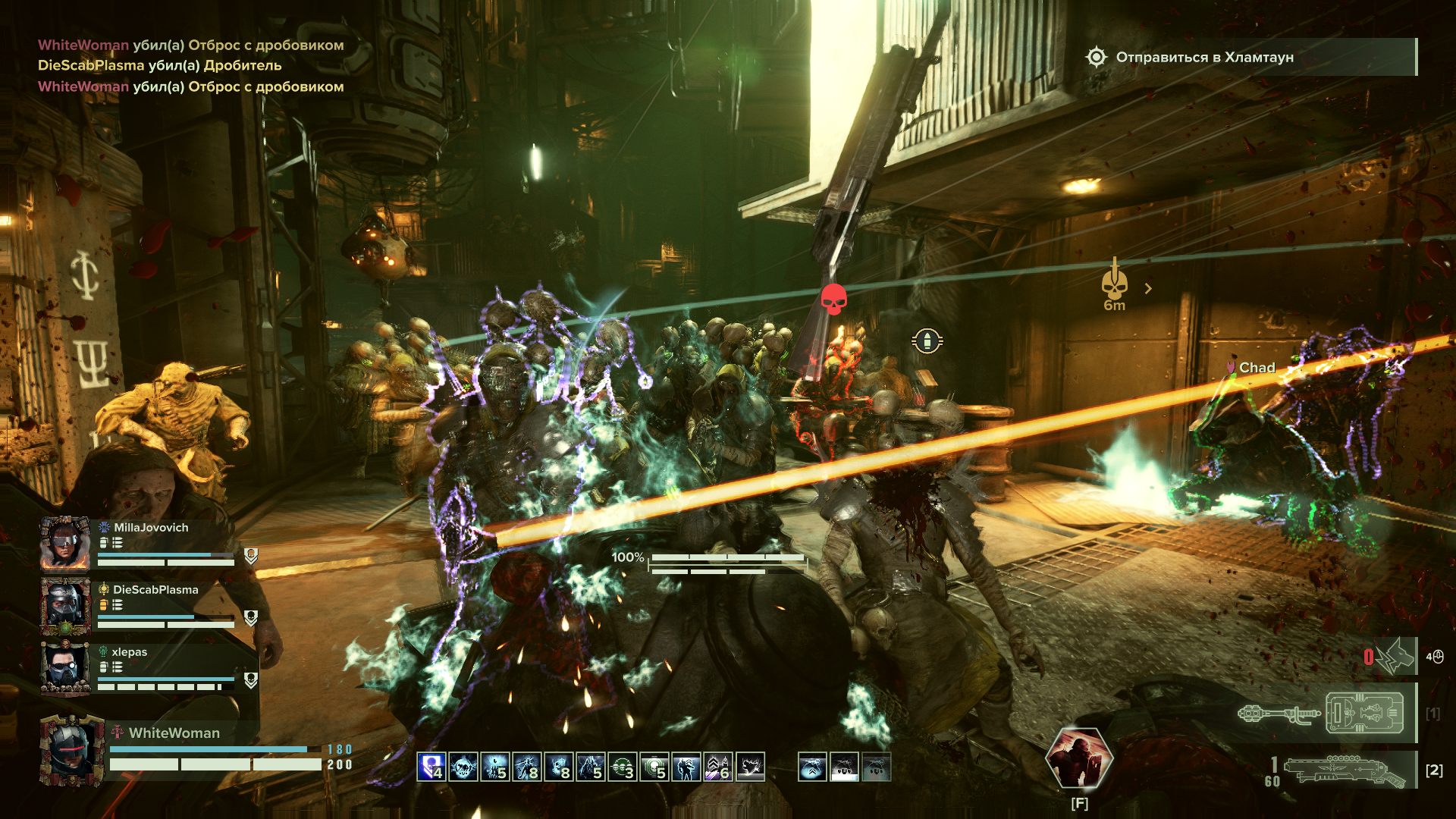This screenshot has height=819, width=1456.
Task: Click the round ammo location marker
Action: [927, 341]
